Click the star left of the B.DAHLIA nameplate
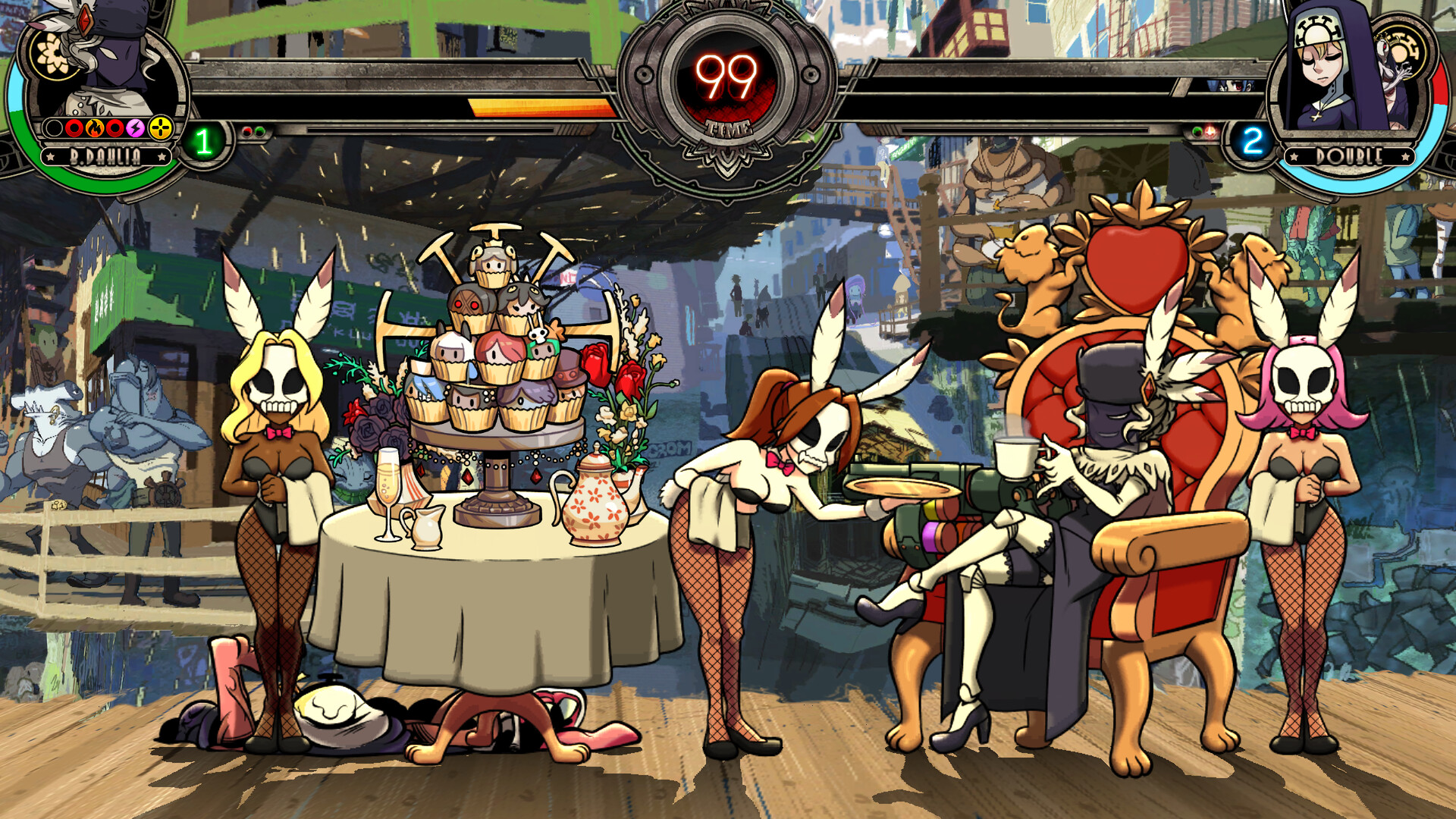Image resolution: width=1456 pixels, height=819 pixels. tap(51, 156)
